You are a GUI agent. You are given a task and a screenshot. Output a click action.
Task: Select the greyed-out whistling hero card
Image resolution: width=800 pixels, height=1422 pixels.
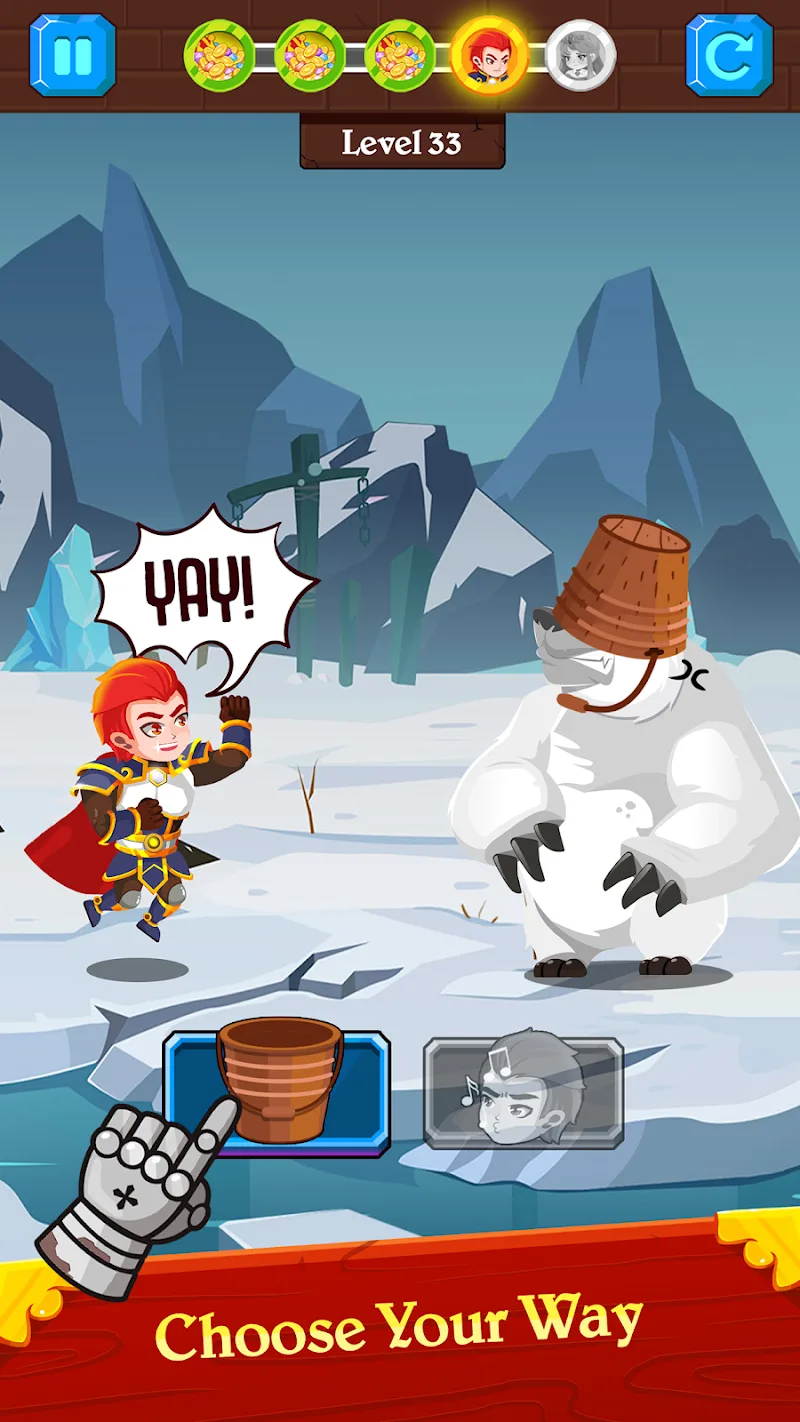[x=523, y=1092]
